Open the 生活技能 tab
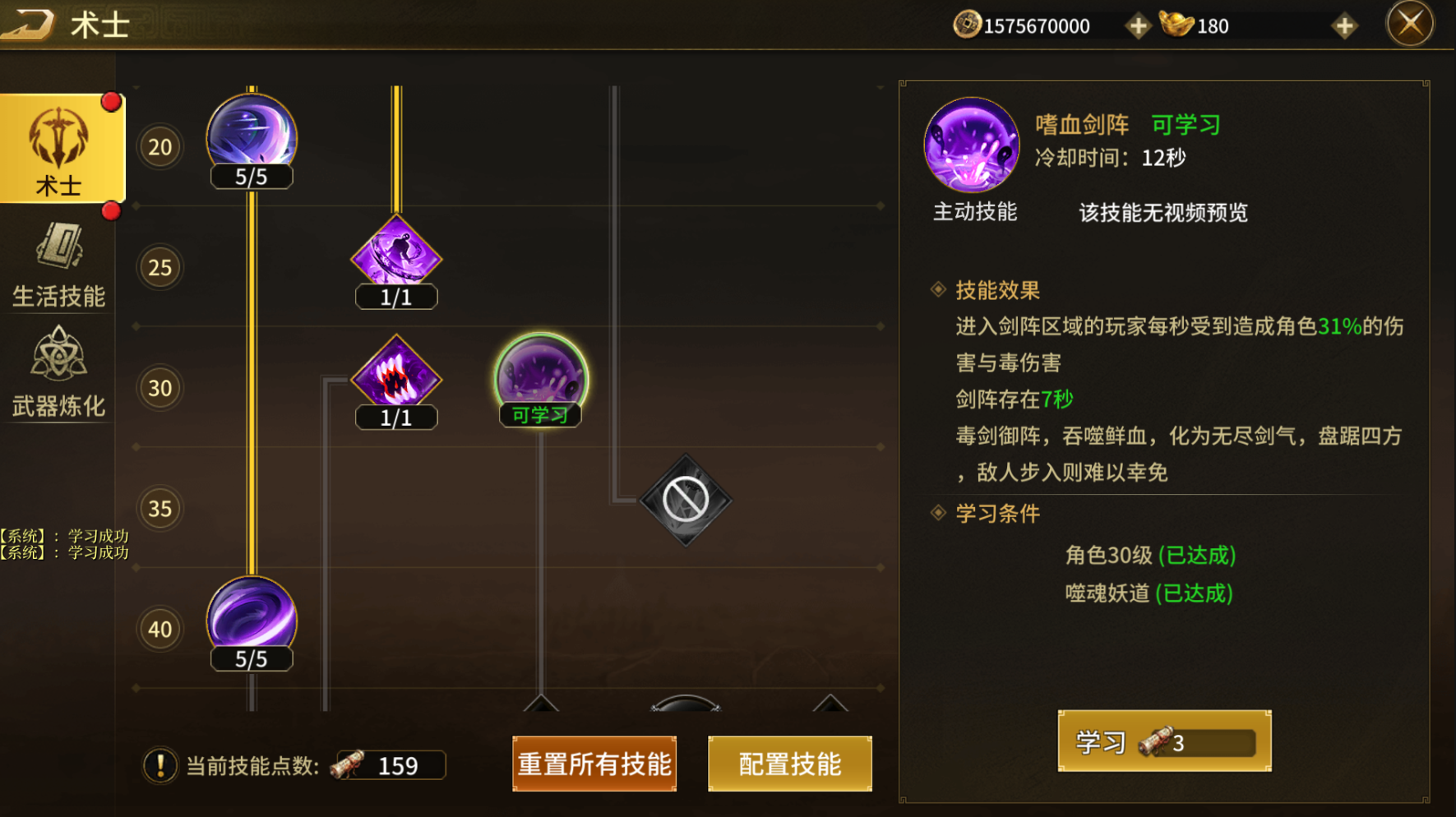The image size is (1456, 817). click(x=58, y=265)
